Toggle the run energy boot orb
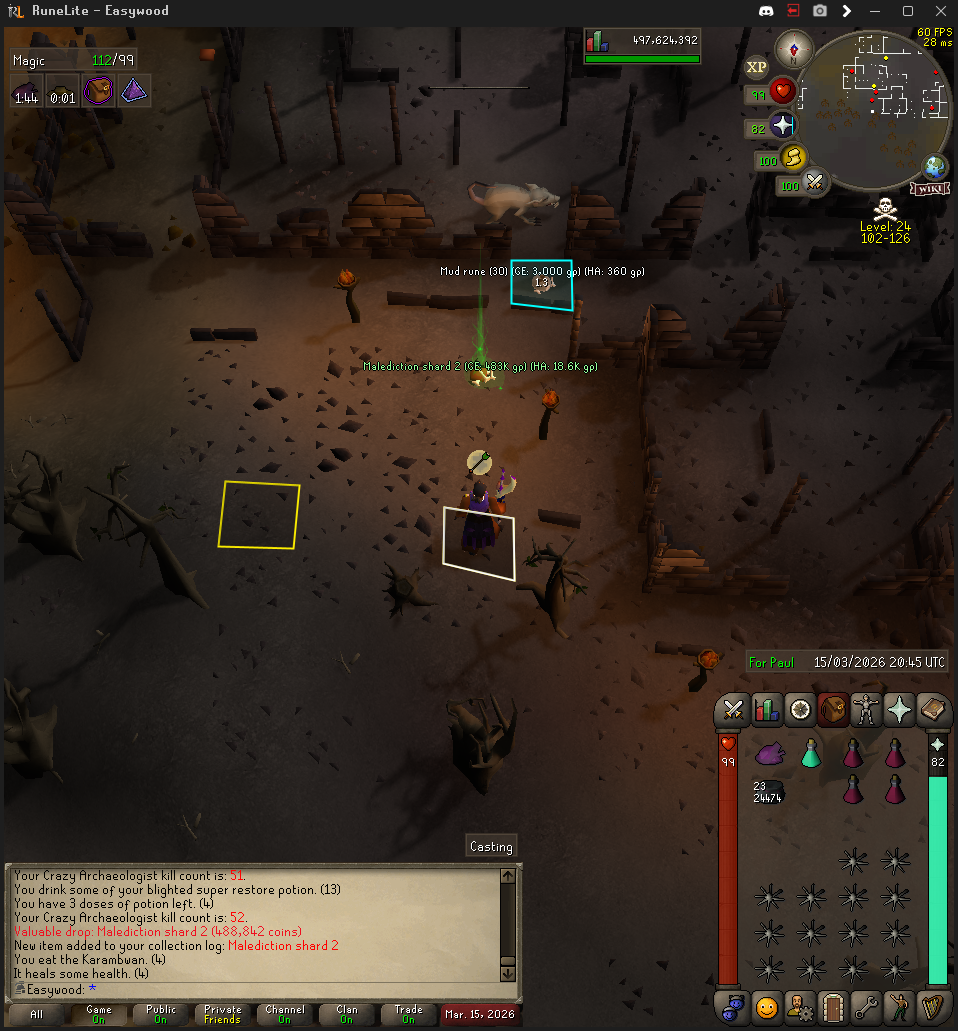958x1031 pixels. [793, 157]
